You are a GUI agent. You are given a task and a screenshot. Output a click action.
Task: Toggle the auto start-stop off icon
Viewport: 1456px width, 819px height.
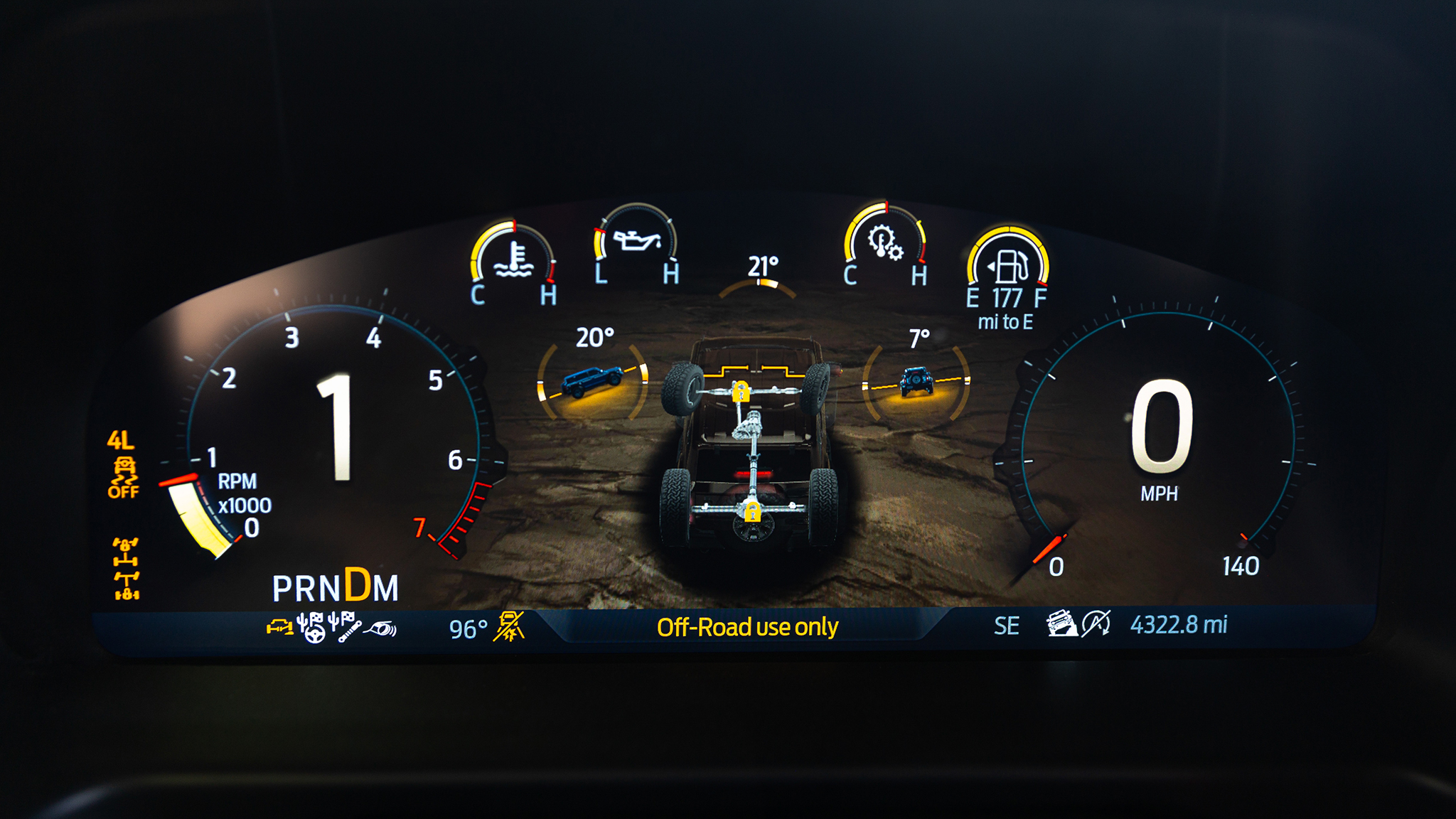click(1096, 623)
